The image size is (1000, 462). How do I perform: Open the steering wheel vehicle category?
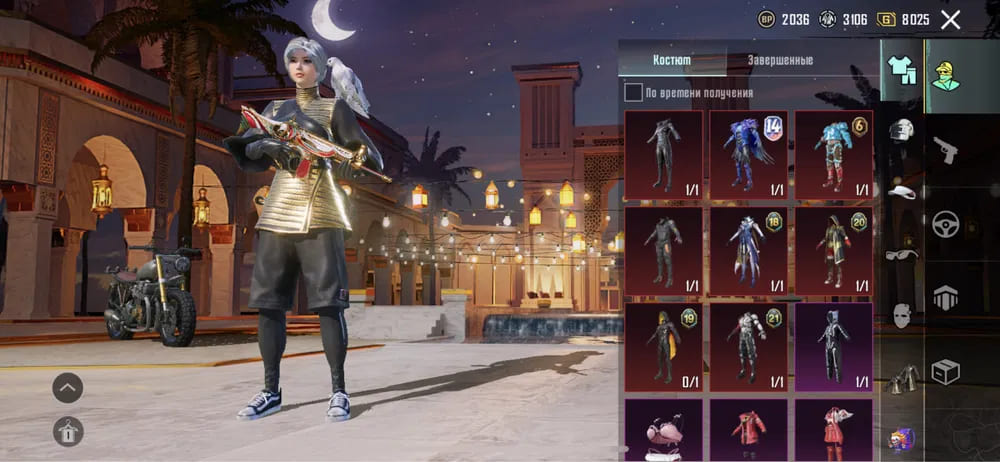point(945,223)
